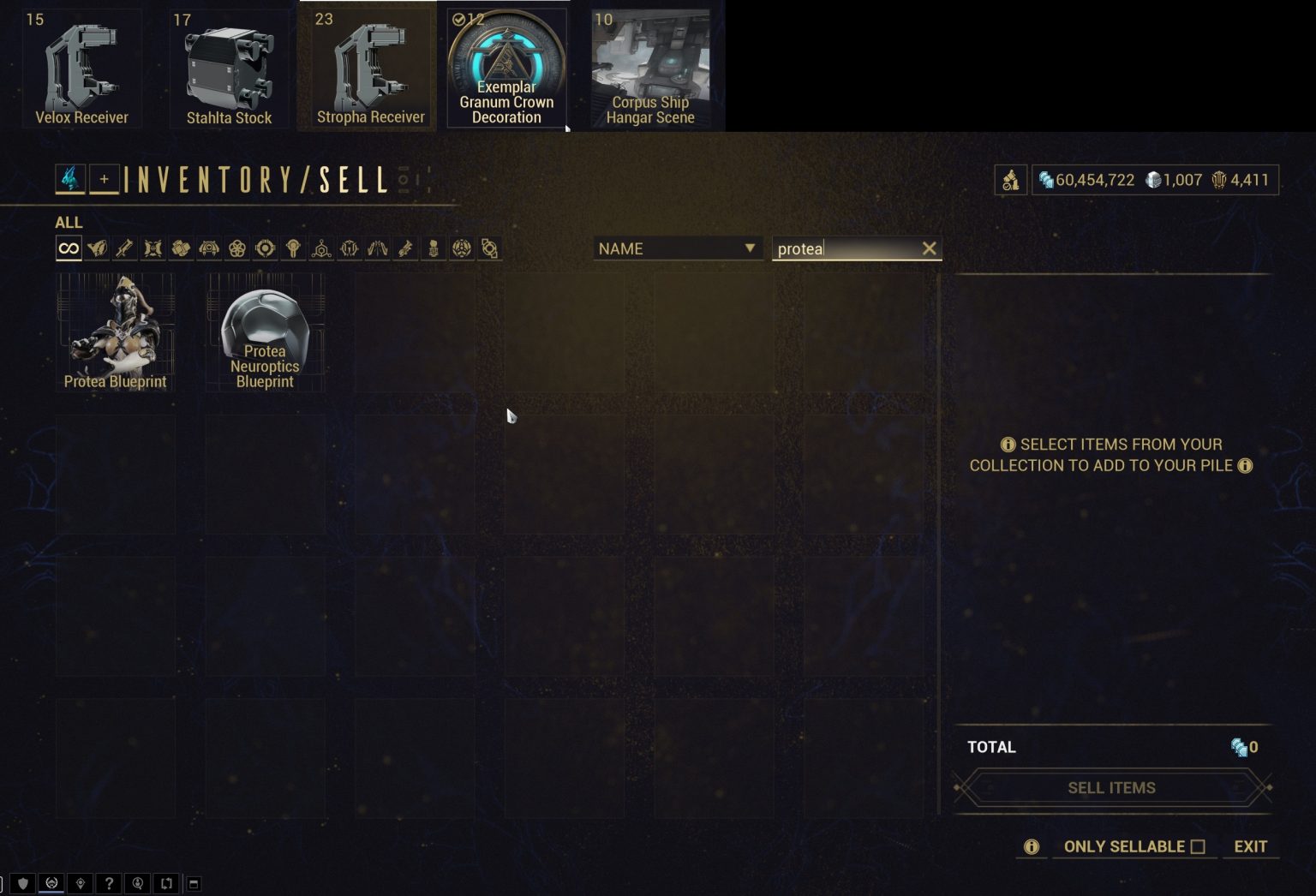Click the shield icon in bottom taskbar
The image size is (1316, 896).
click(x=23, y=883)
